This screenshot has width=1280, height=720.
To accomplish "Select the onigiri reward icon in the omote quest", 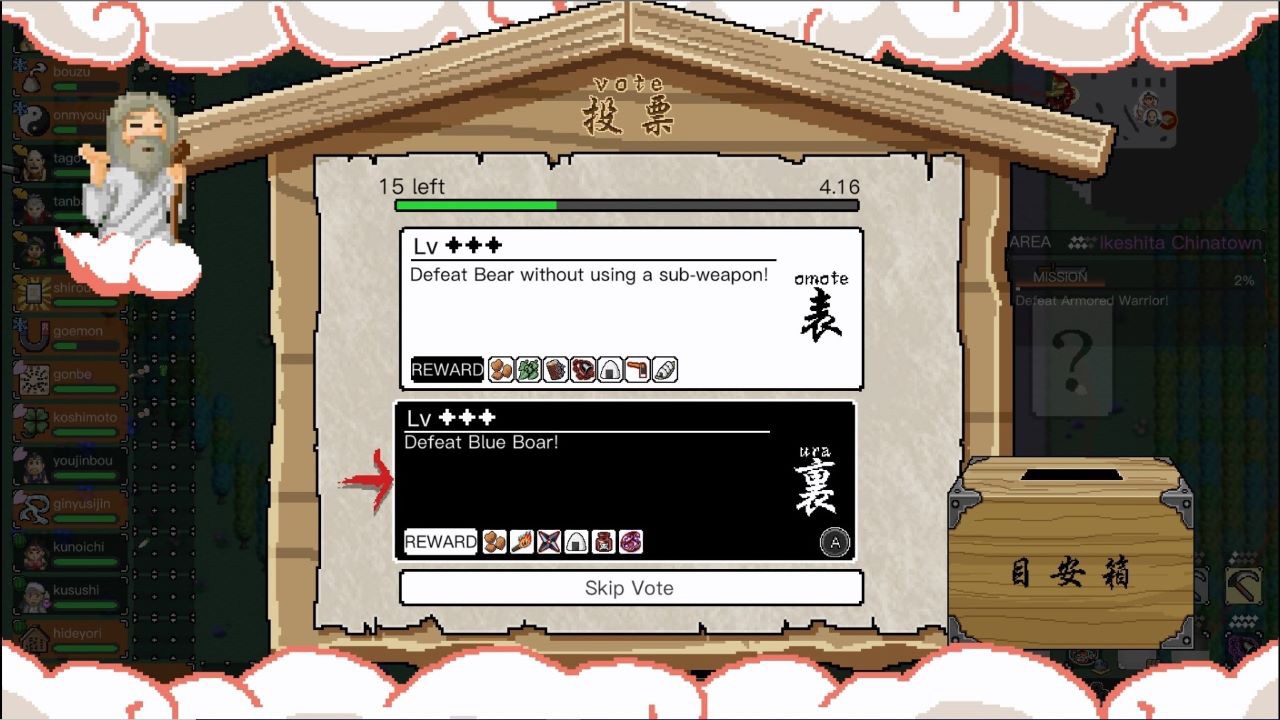I will click(609, 370).
